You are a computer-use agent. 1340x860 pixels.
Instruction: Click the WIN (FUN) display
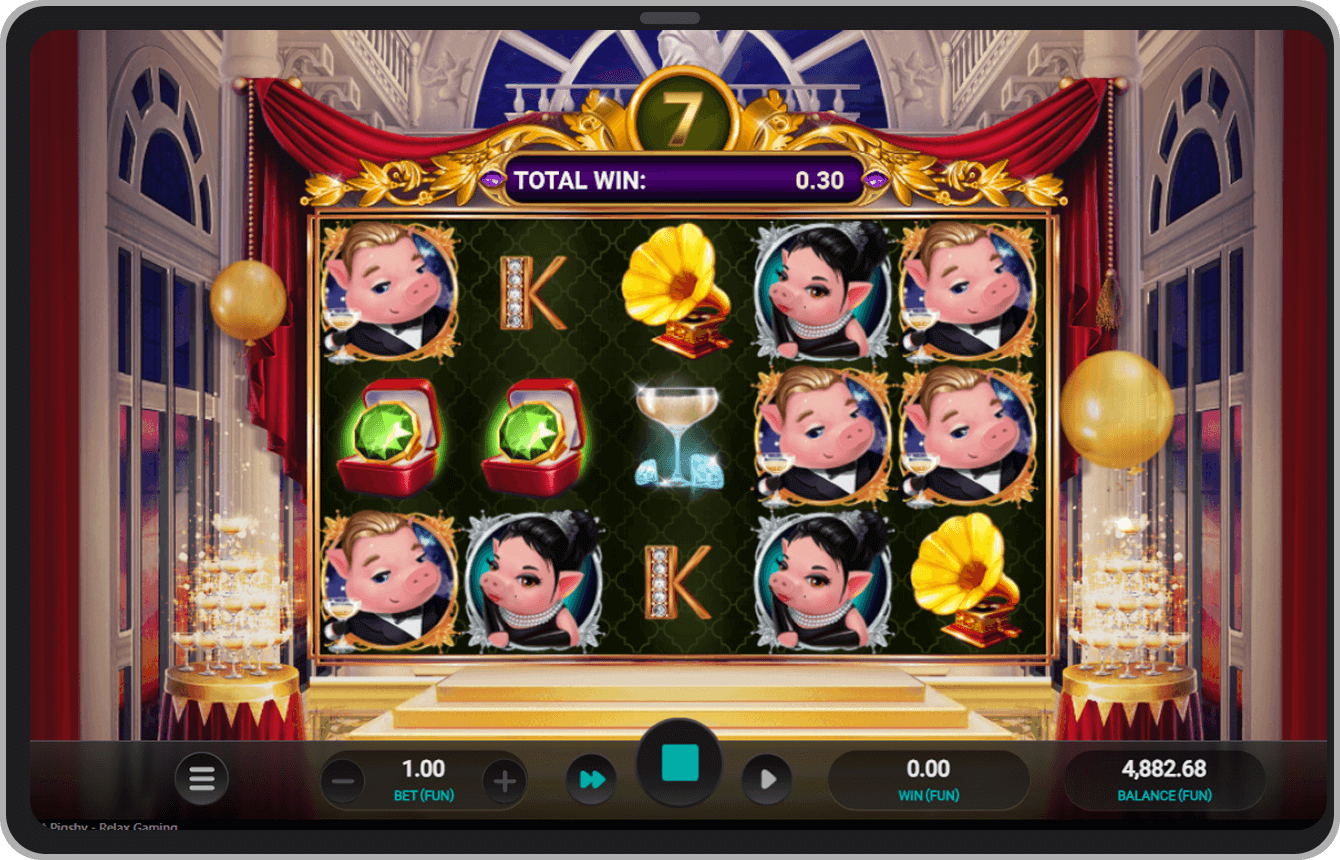[x=929, y=779]
